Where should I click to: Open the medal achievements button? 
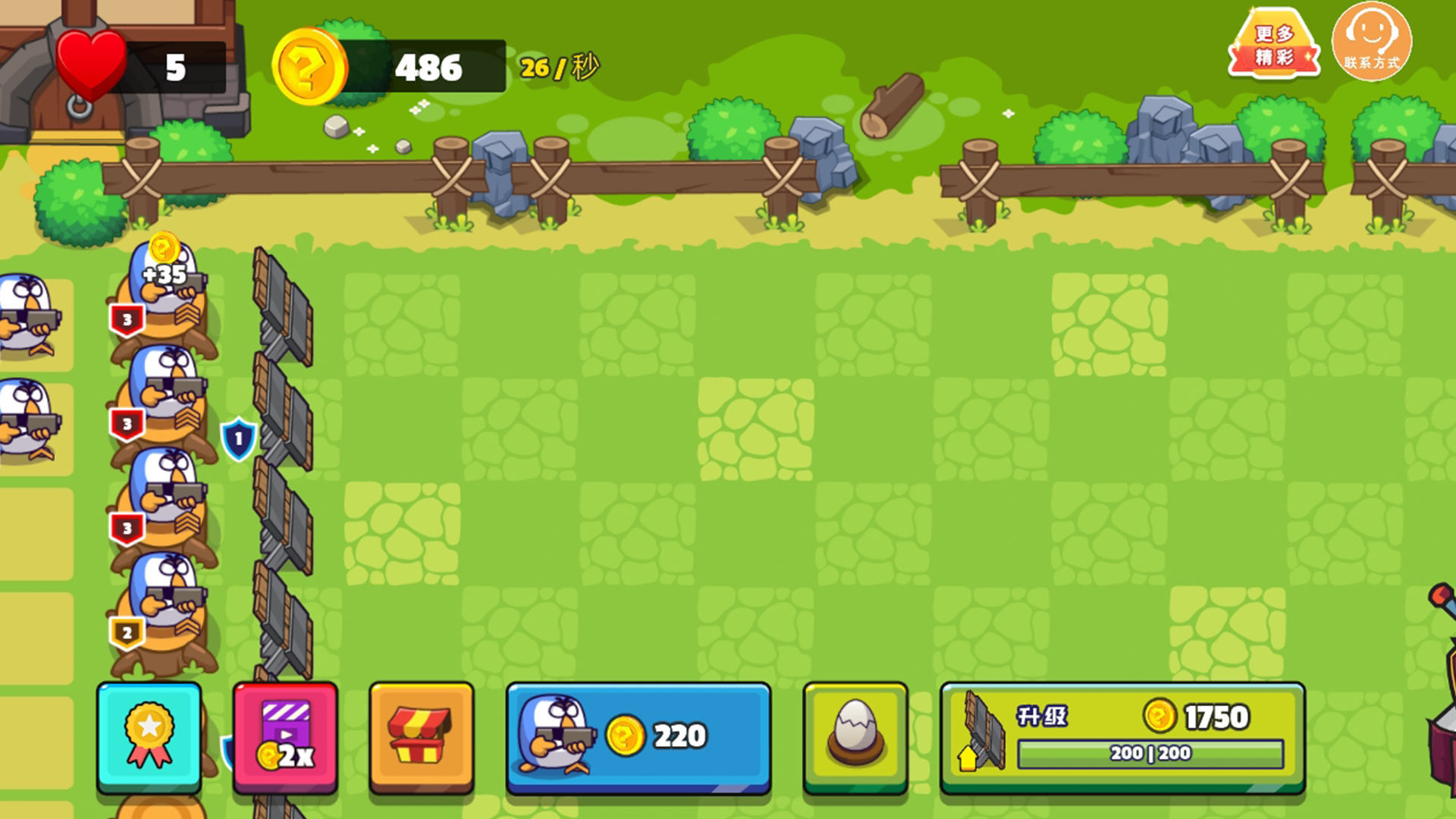tap(149, 736)
